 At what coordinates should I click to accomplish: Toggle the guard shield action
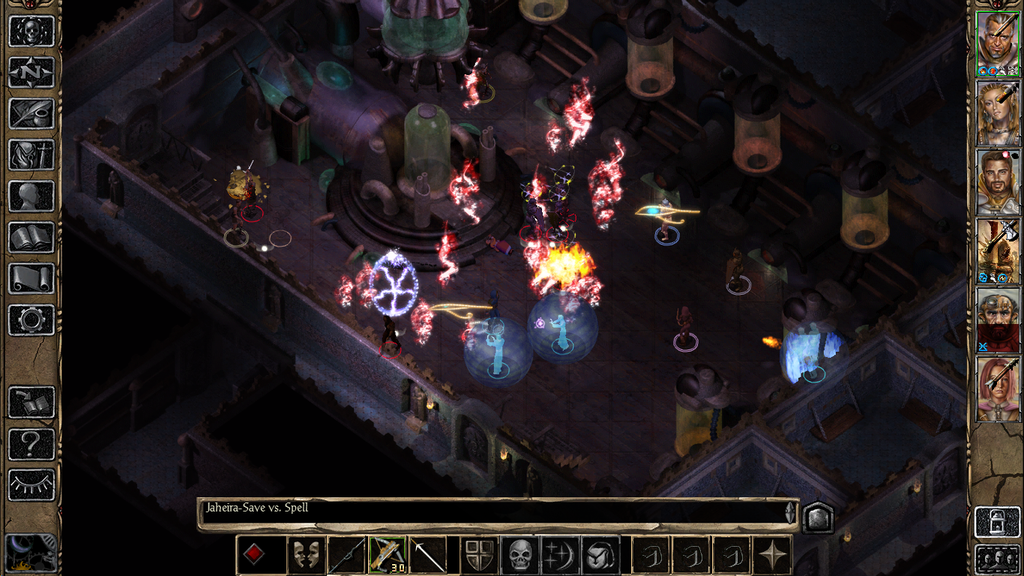481,555
